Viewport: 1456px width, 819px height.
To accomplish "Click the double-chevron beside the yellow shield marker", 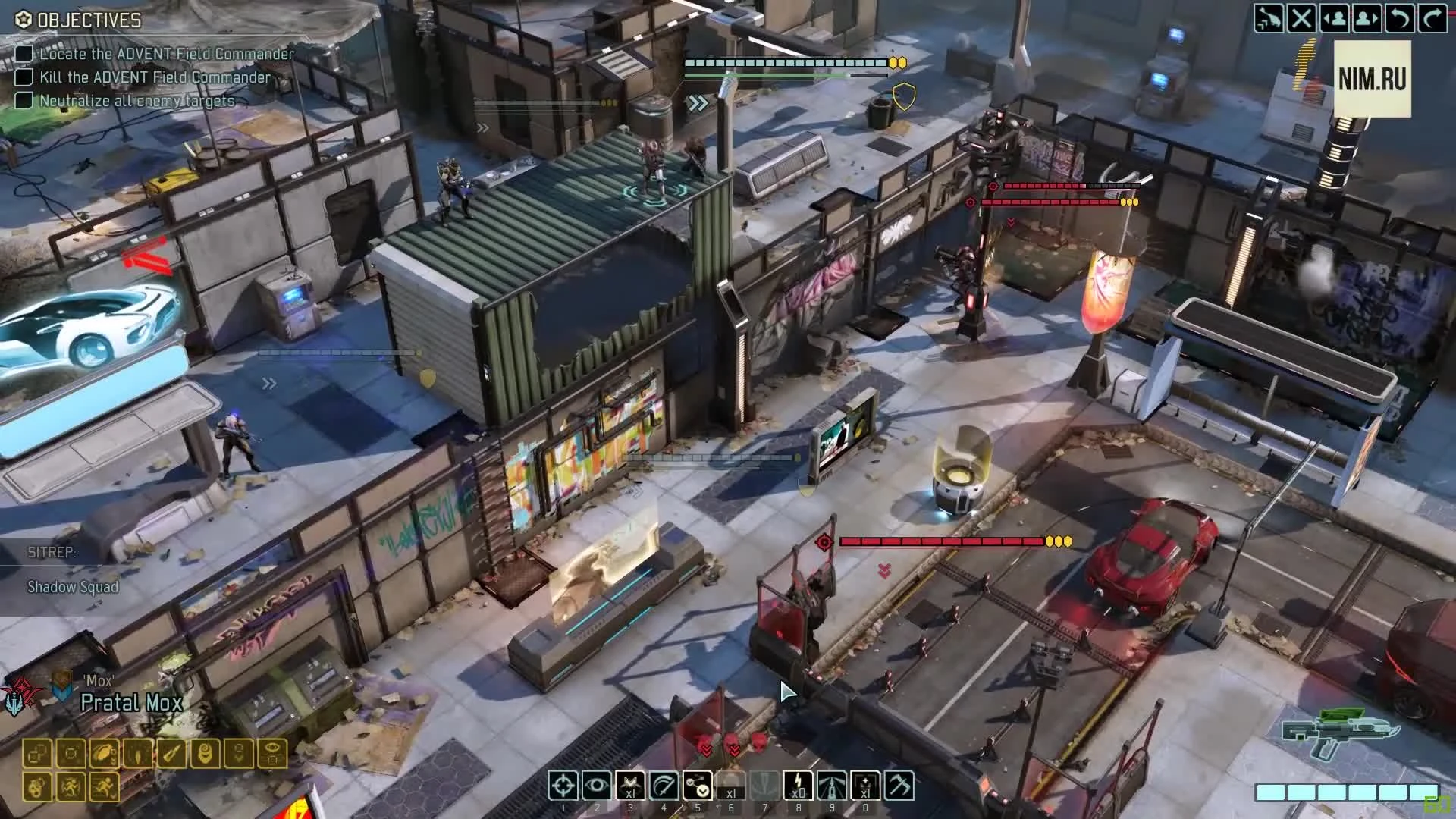I will (698, 100).
